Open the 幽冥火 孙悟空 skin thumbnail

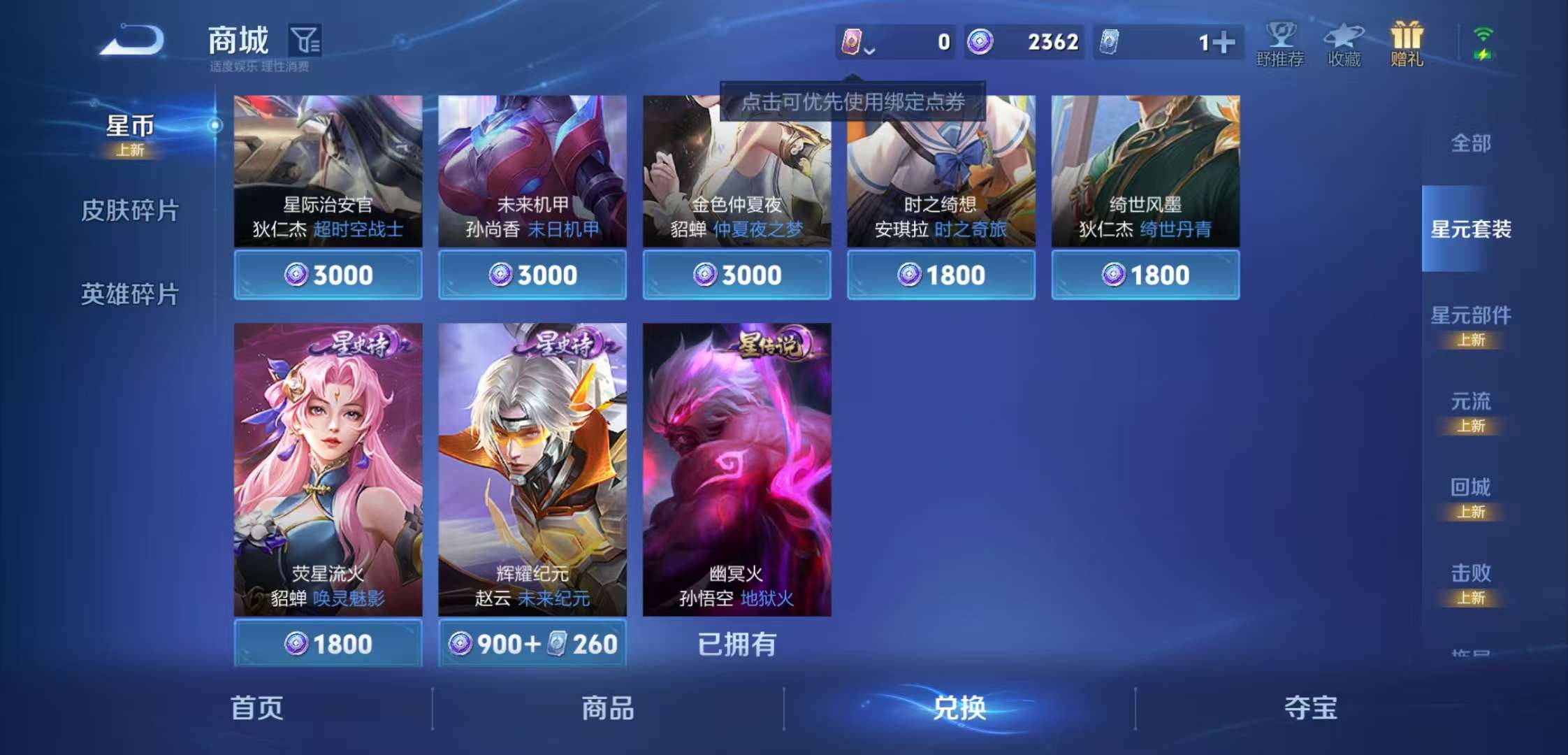pos(736,475)
